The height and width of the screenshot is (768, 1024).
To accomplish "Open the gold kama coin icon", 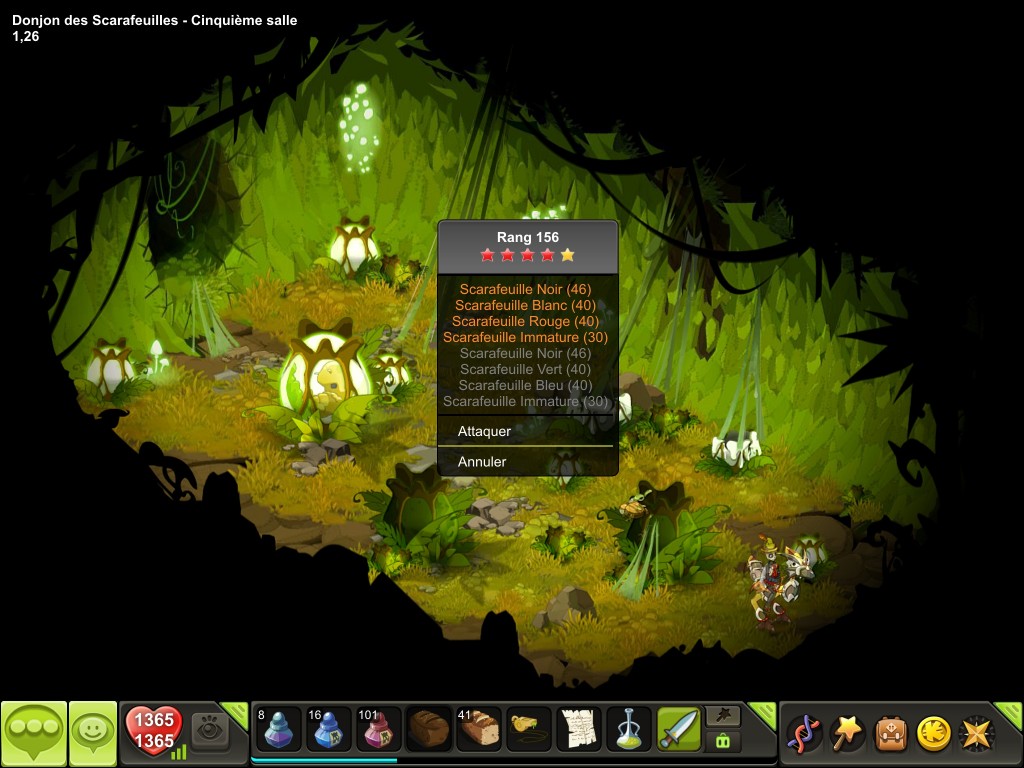I will 933,733.
